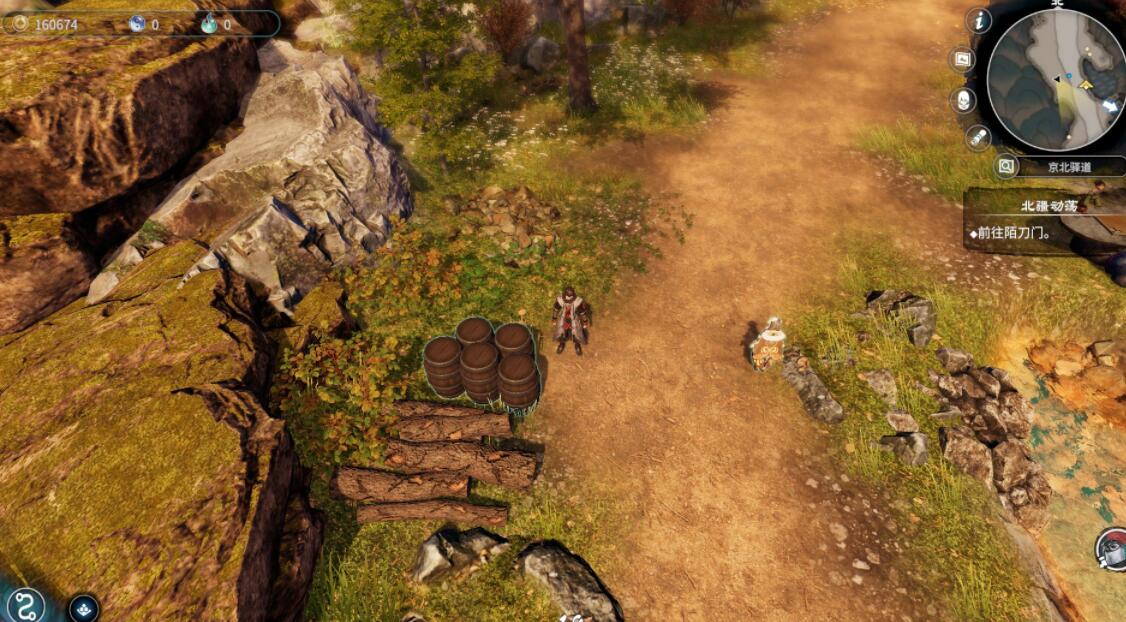Click the magnifier icon next to 京北驿道
The height and width of the screenshot is (622, 1126).
click(x=1007, y=167)
